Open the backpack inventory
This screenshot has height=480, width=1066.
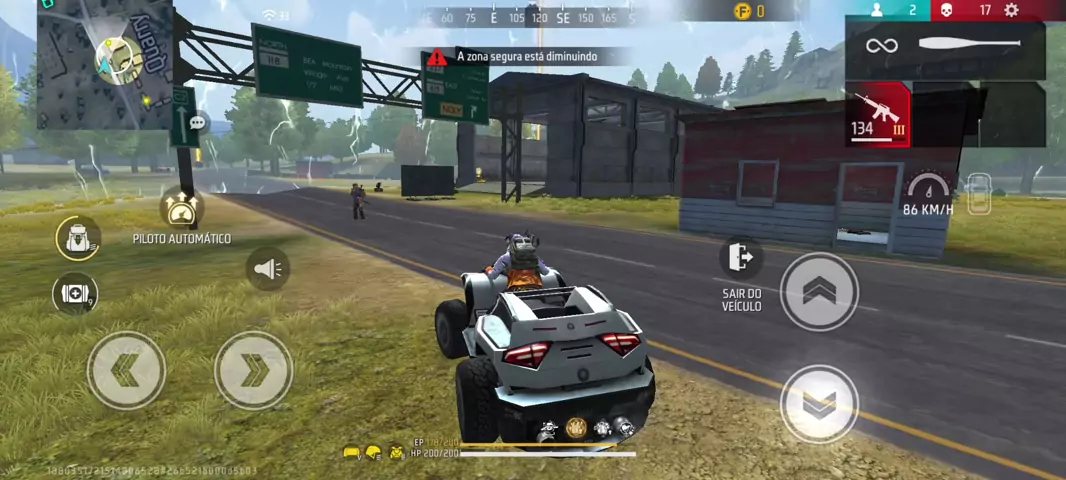tap(77, 238)
